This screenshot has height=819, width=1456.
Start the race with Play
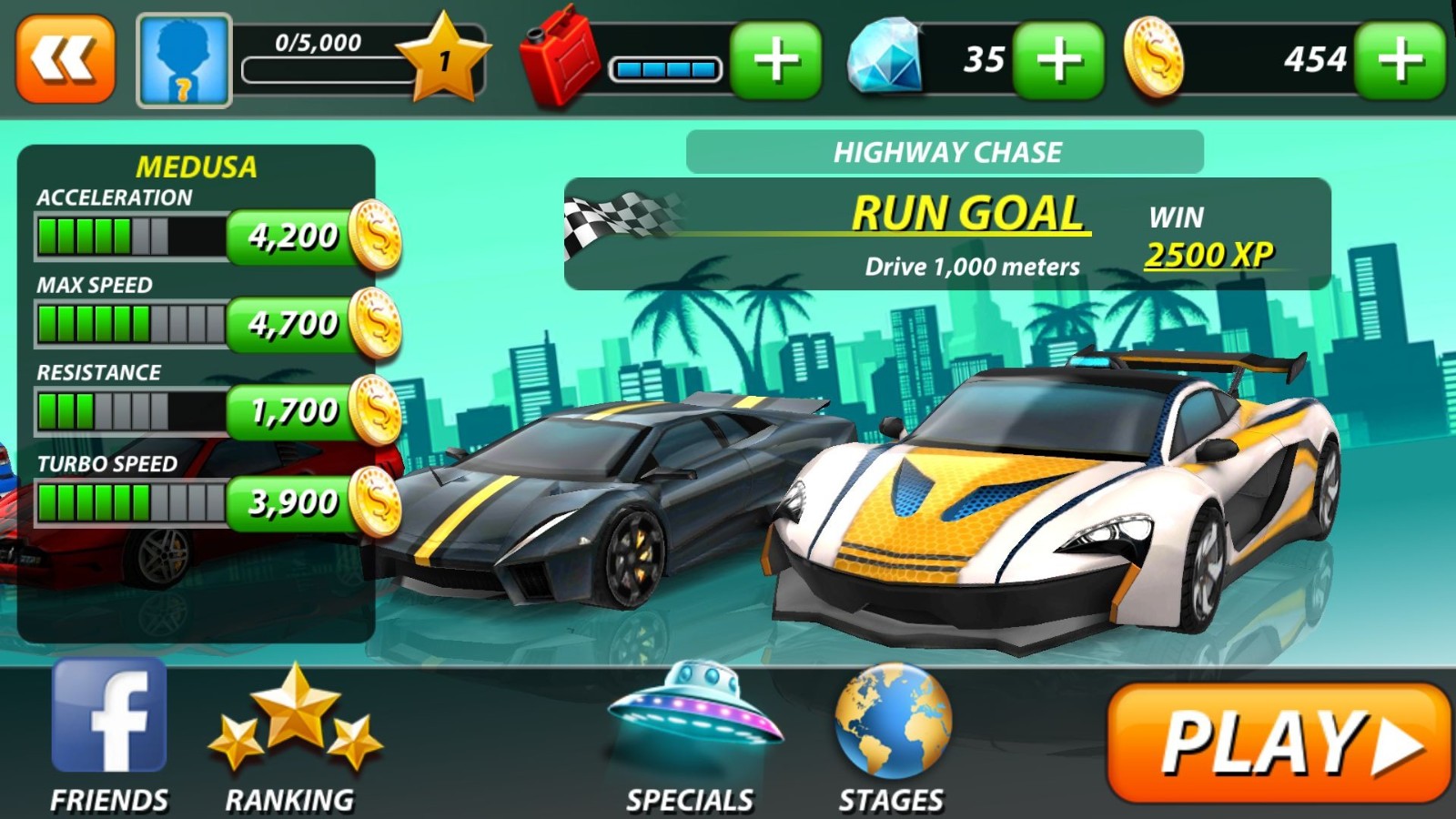(x=1279, y=743)
